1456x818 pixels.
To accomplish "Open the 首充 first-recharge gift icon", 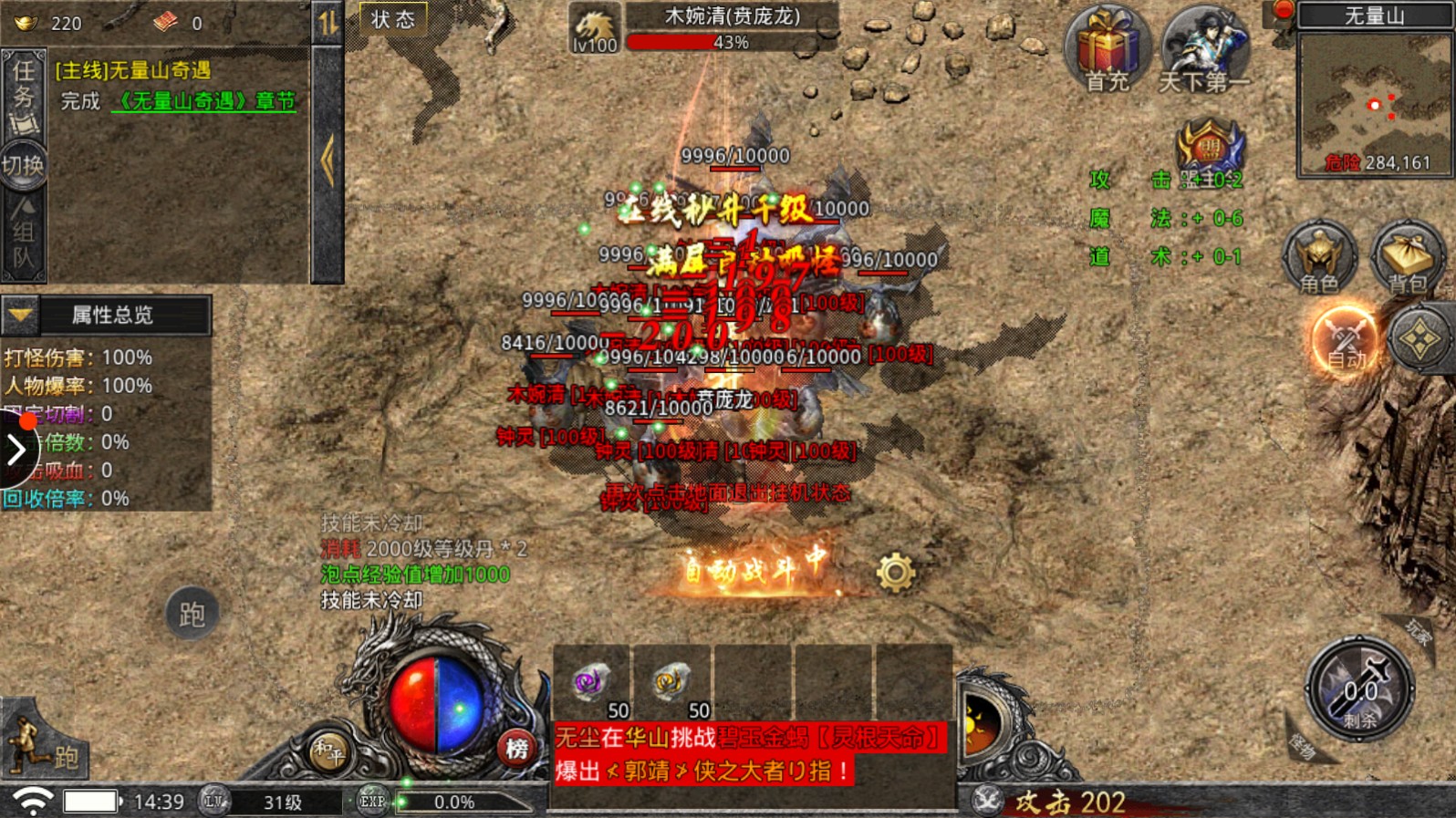I will click(1107, 49).
